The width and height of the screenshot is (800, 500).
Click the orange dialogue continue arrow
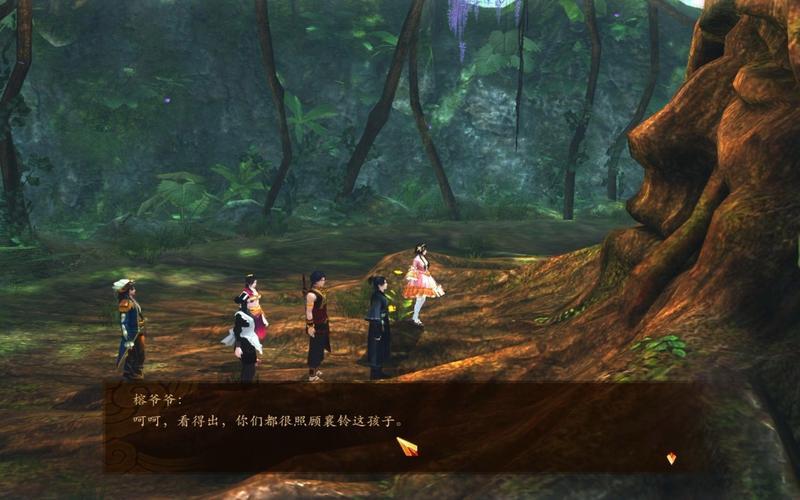click(x=671, y=458)
